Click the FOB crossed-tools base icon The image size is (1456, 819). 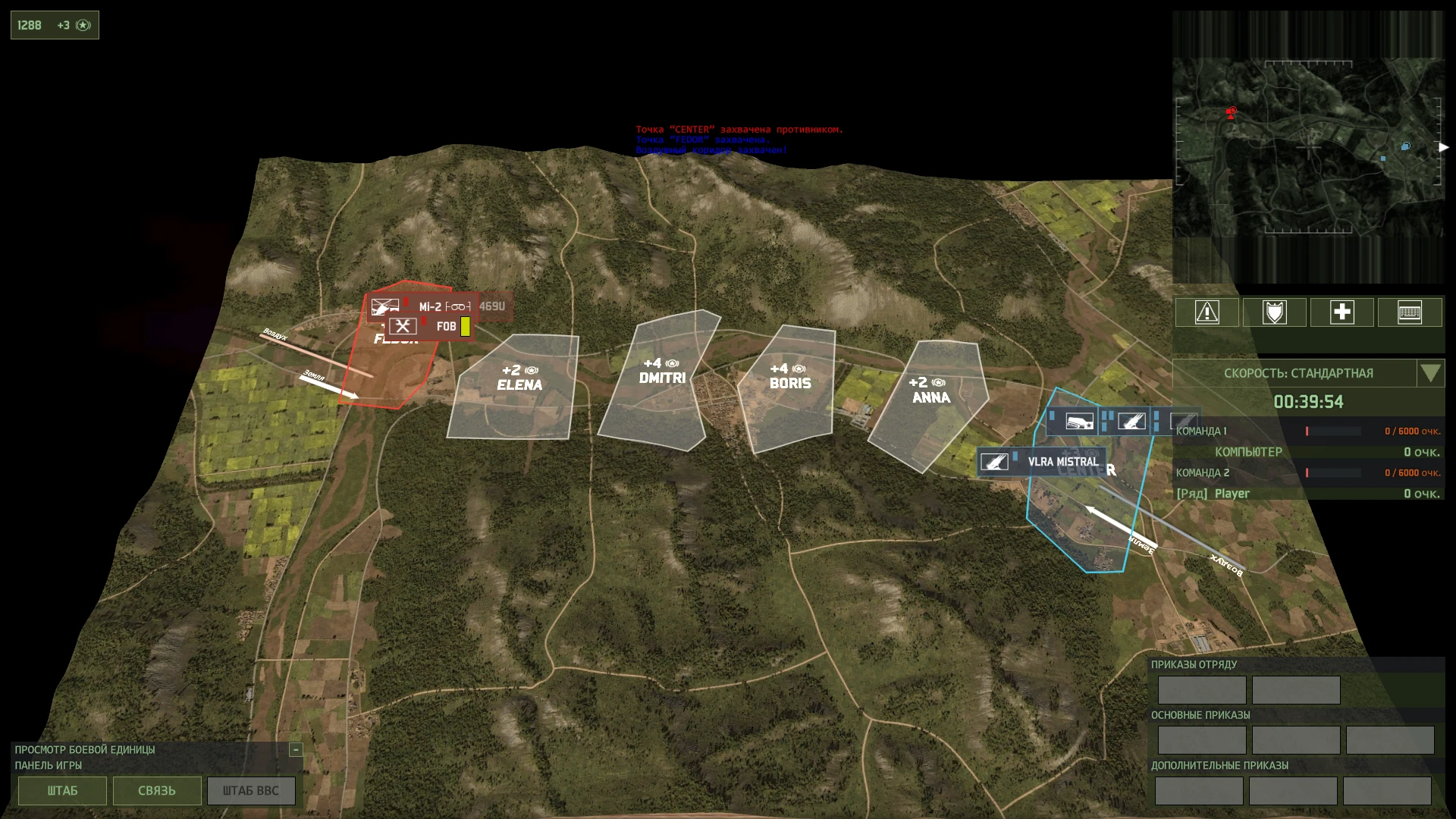click(404, 326)
